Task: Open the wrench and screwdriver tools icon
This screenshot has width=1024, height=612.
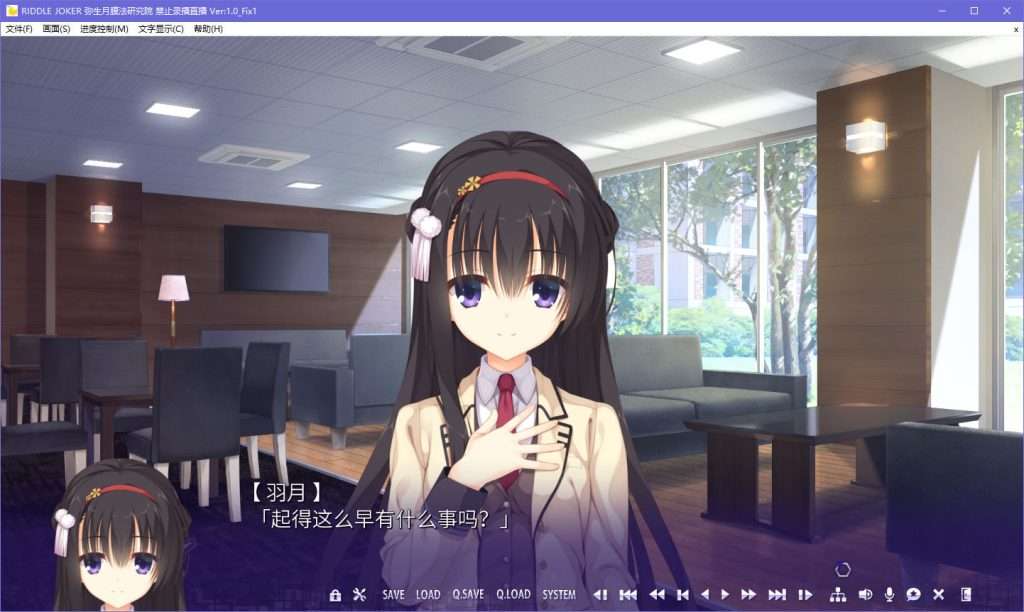Action: (x=360, y=595)
